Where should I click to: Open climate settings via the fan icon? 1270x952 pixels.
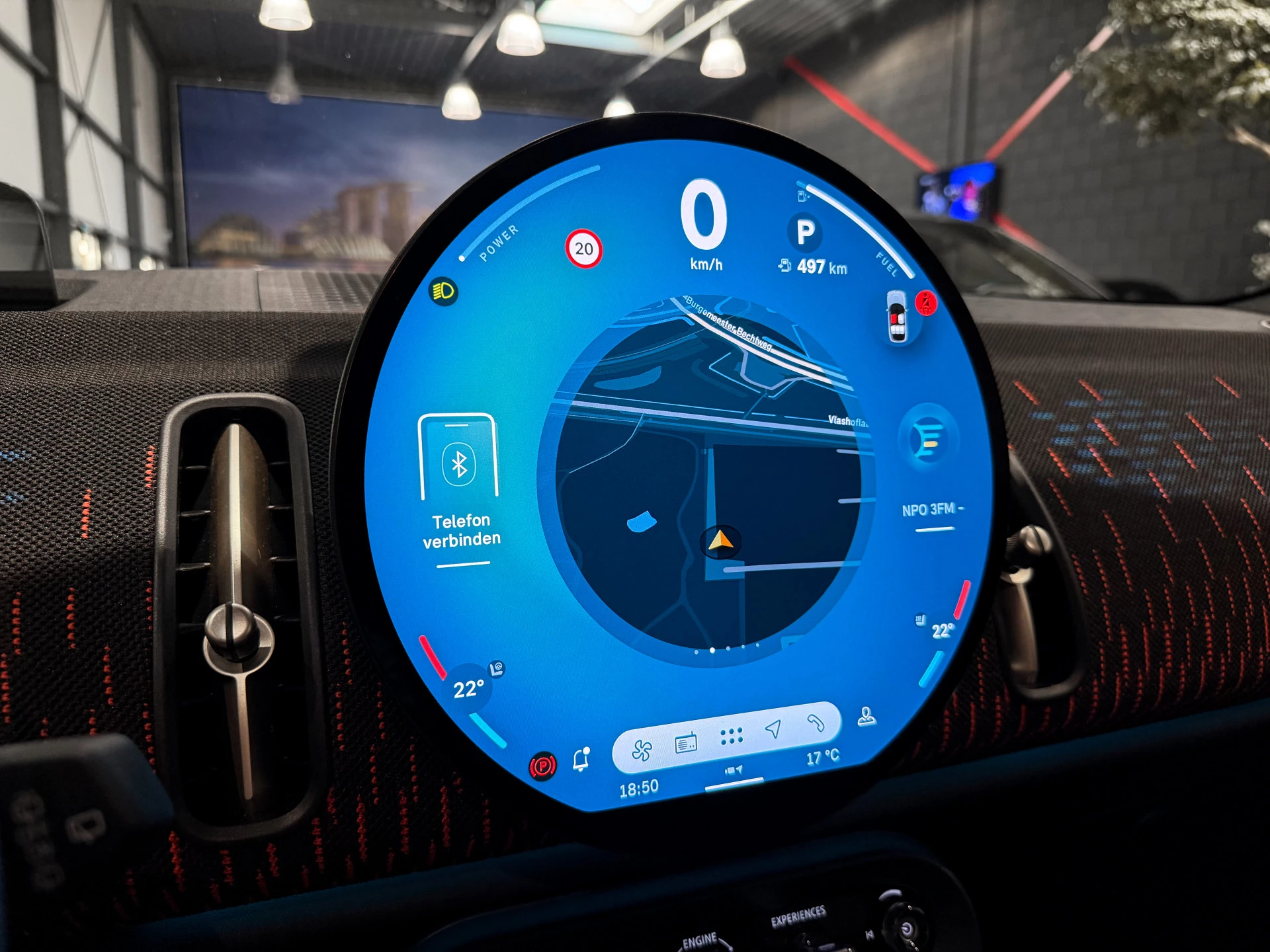pyautogui.click(x=642, y=750)
